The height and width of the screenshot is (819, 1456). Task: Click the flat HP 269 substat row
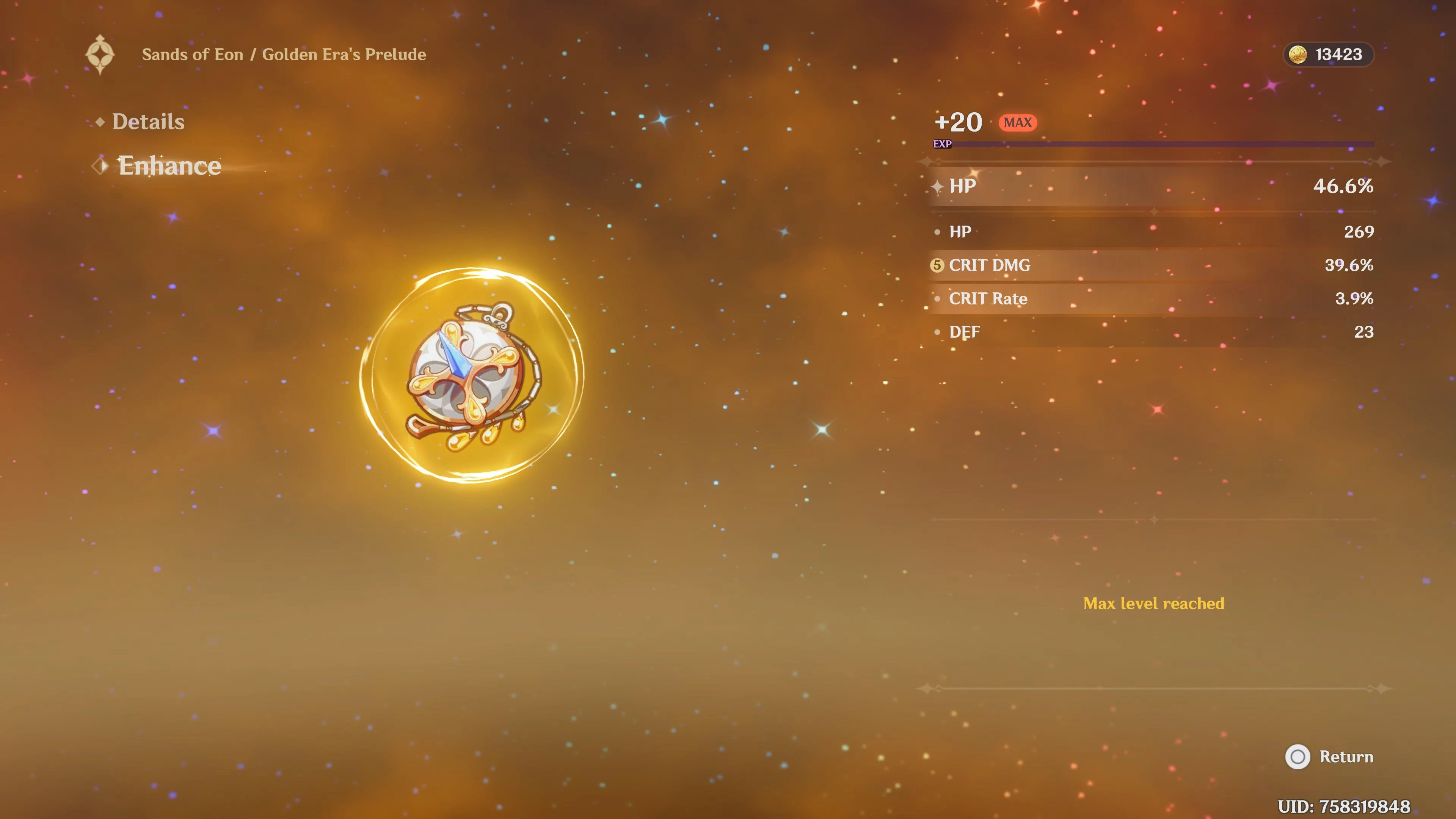pyautogui.click(x=1153, y=232)
